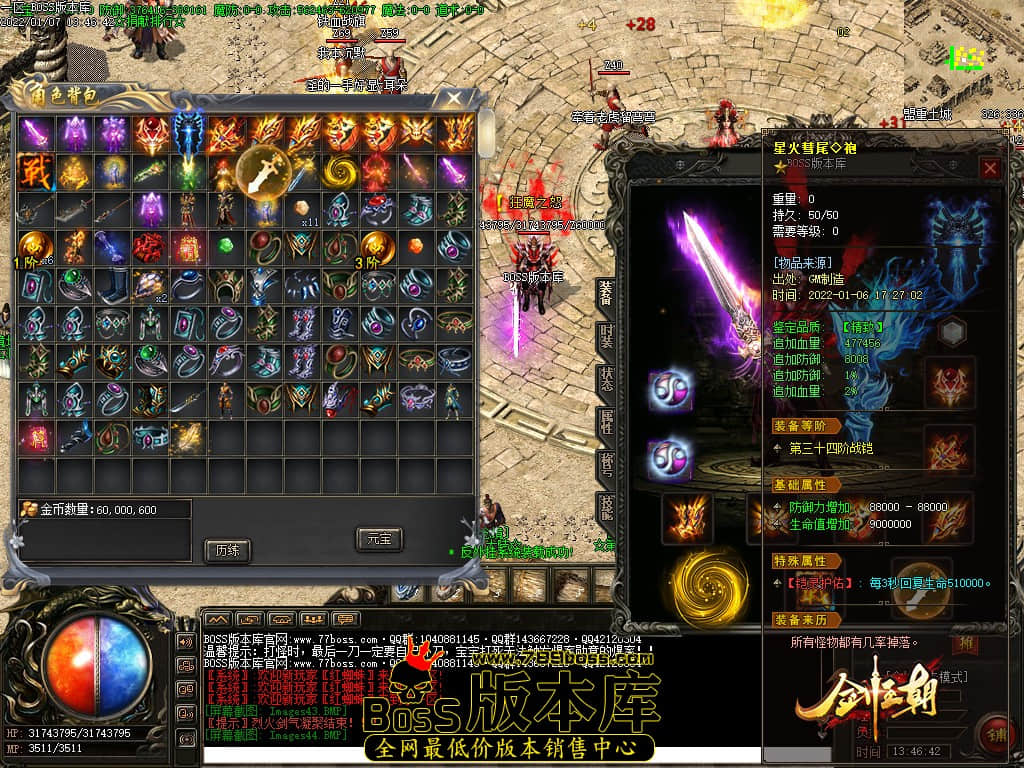Close the equipment panel with red X

coord(990,169)
